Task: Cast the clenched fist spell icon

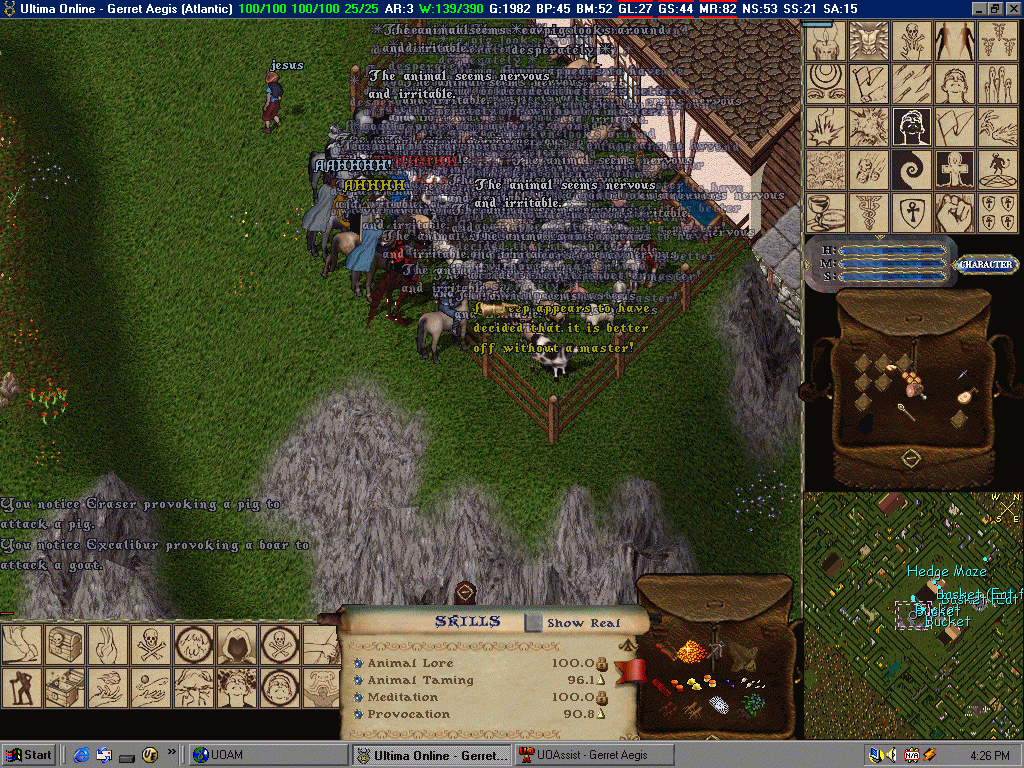Action: (954, 213)
